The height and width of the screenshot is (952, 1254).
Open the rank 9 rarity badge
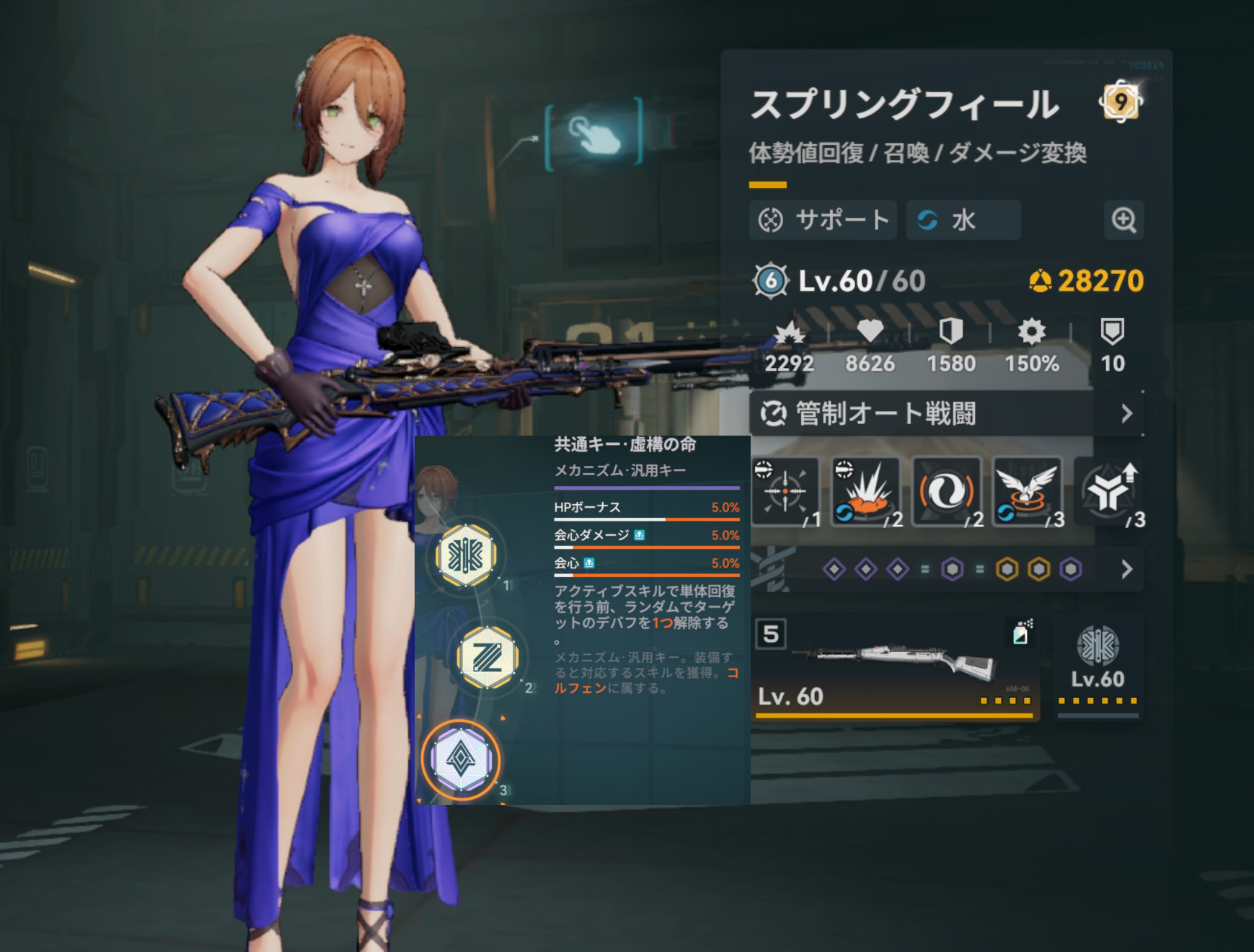pyautogui.click(x=1120, y=102)
